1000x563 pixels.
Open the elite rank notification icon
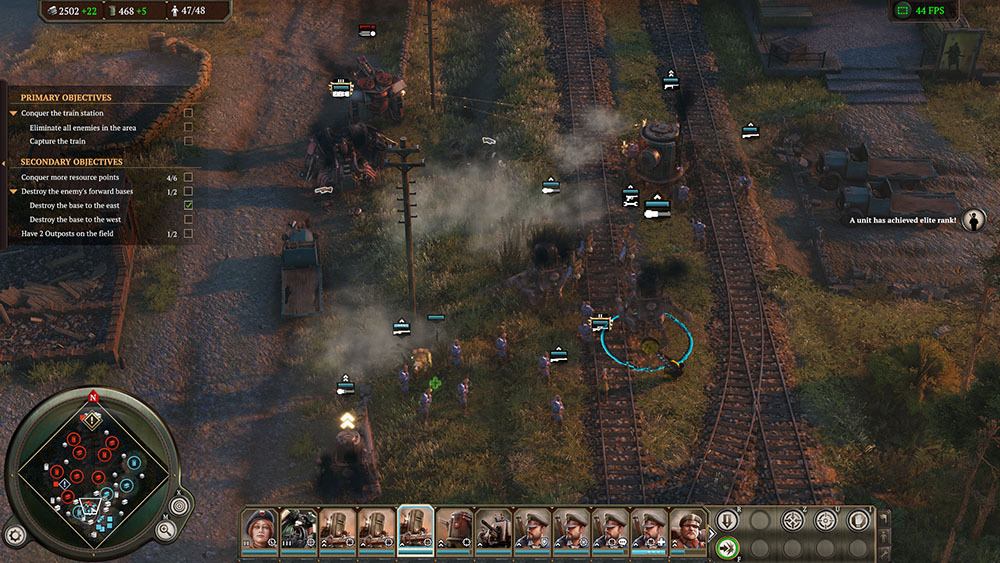(x=973, y=221)
